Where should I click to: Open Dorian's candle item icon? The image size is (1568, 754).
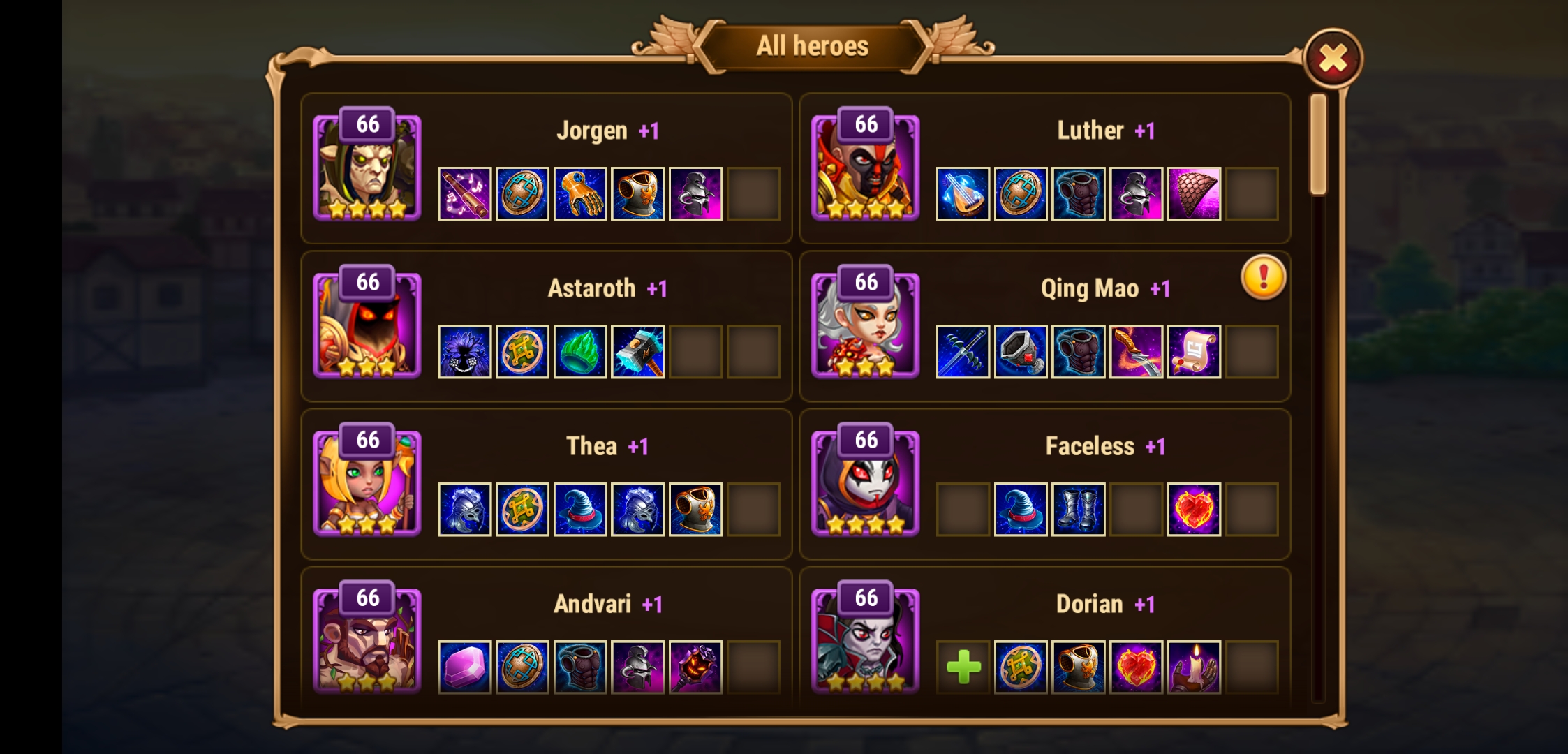click(x=1195, y=667)
